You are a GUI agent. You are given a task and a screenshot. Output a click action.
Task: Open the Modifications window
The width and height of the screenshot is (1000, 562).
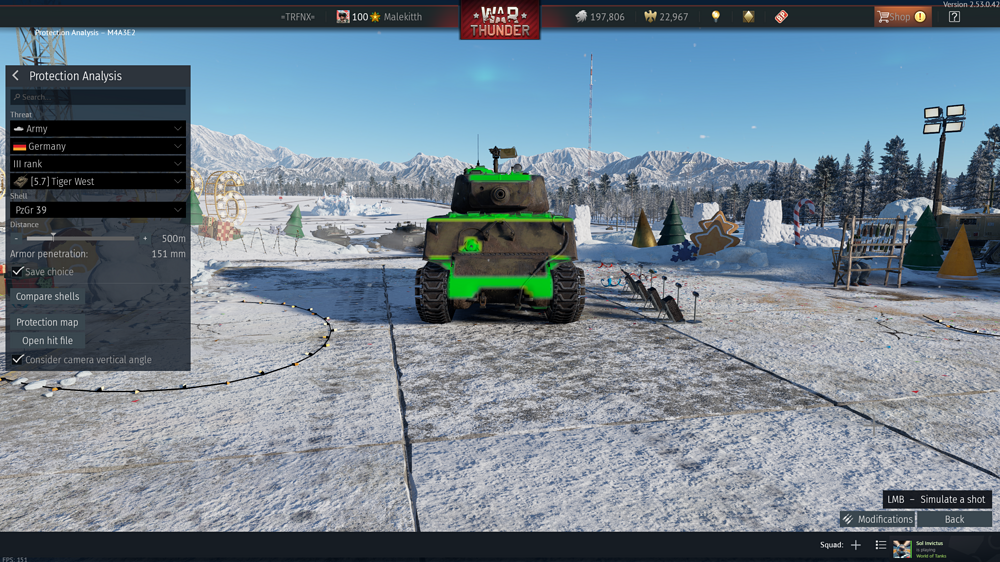point(877,519)
